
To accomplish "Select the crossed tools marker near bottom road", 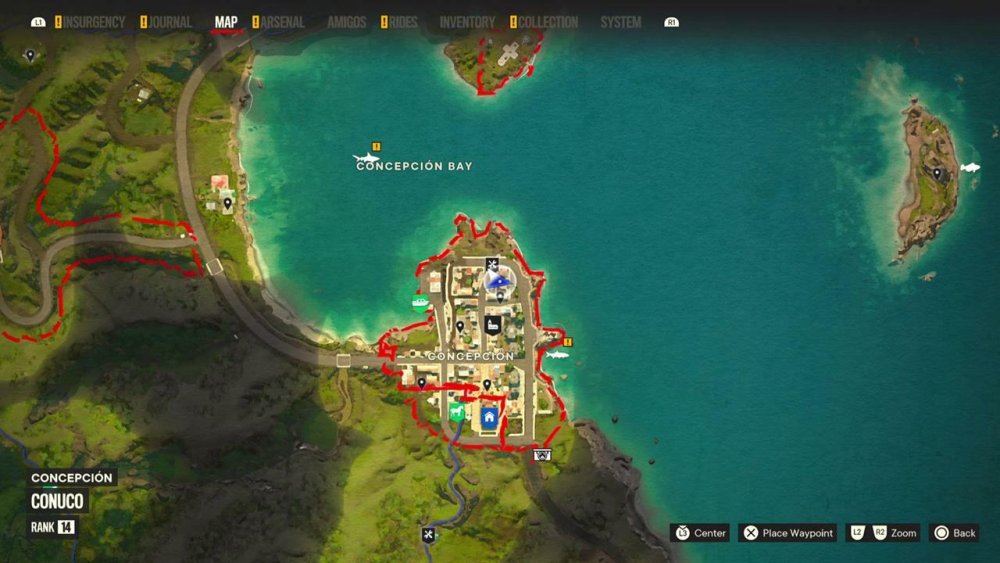I will tap(428, 534).
